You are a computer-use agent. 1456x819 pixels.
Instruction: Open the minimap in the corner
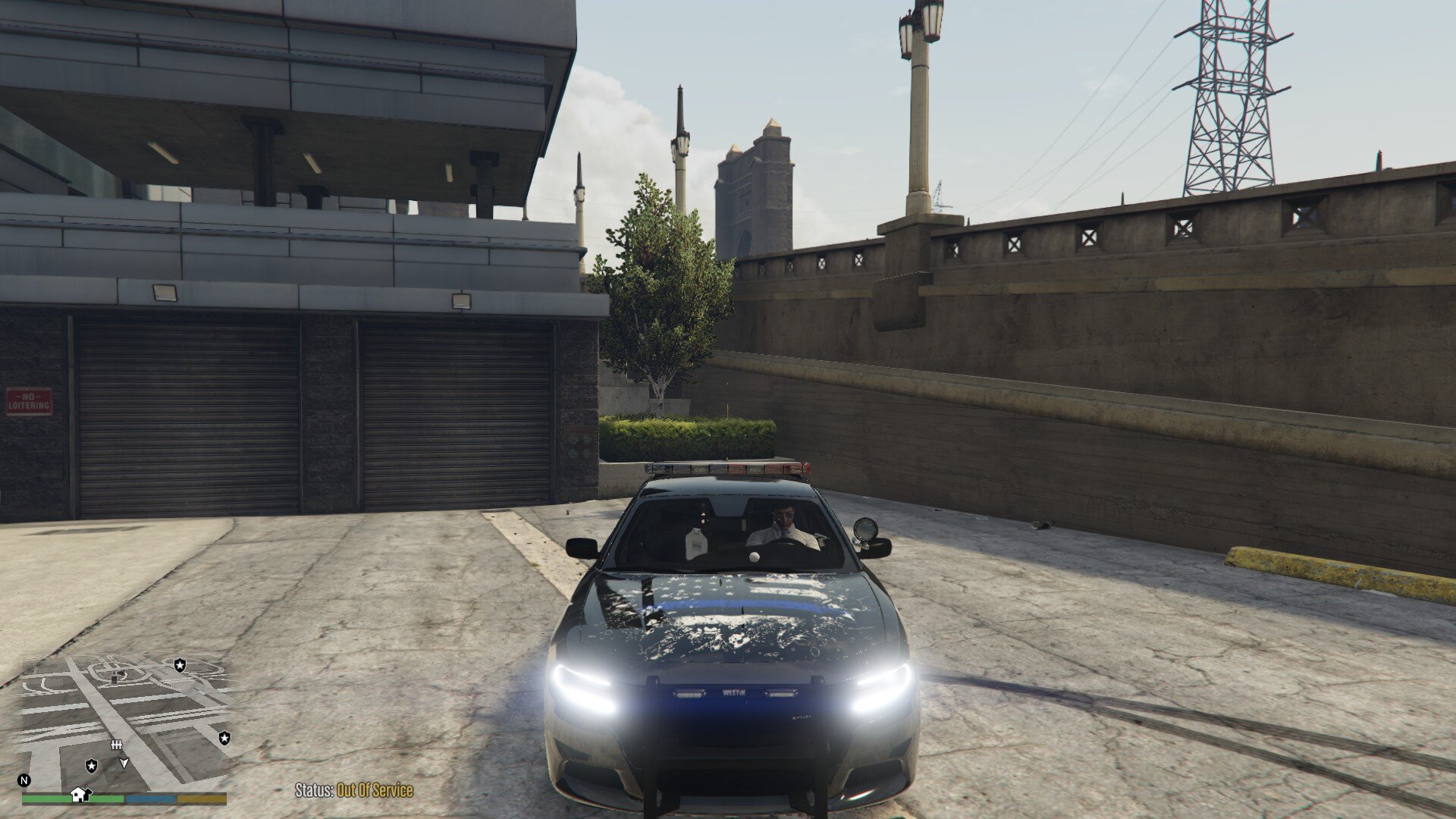(125, 722)
